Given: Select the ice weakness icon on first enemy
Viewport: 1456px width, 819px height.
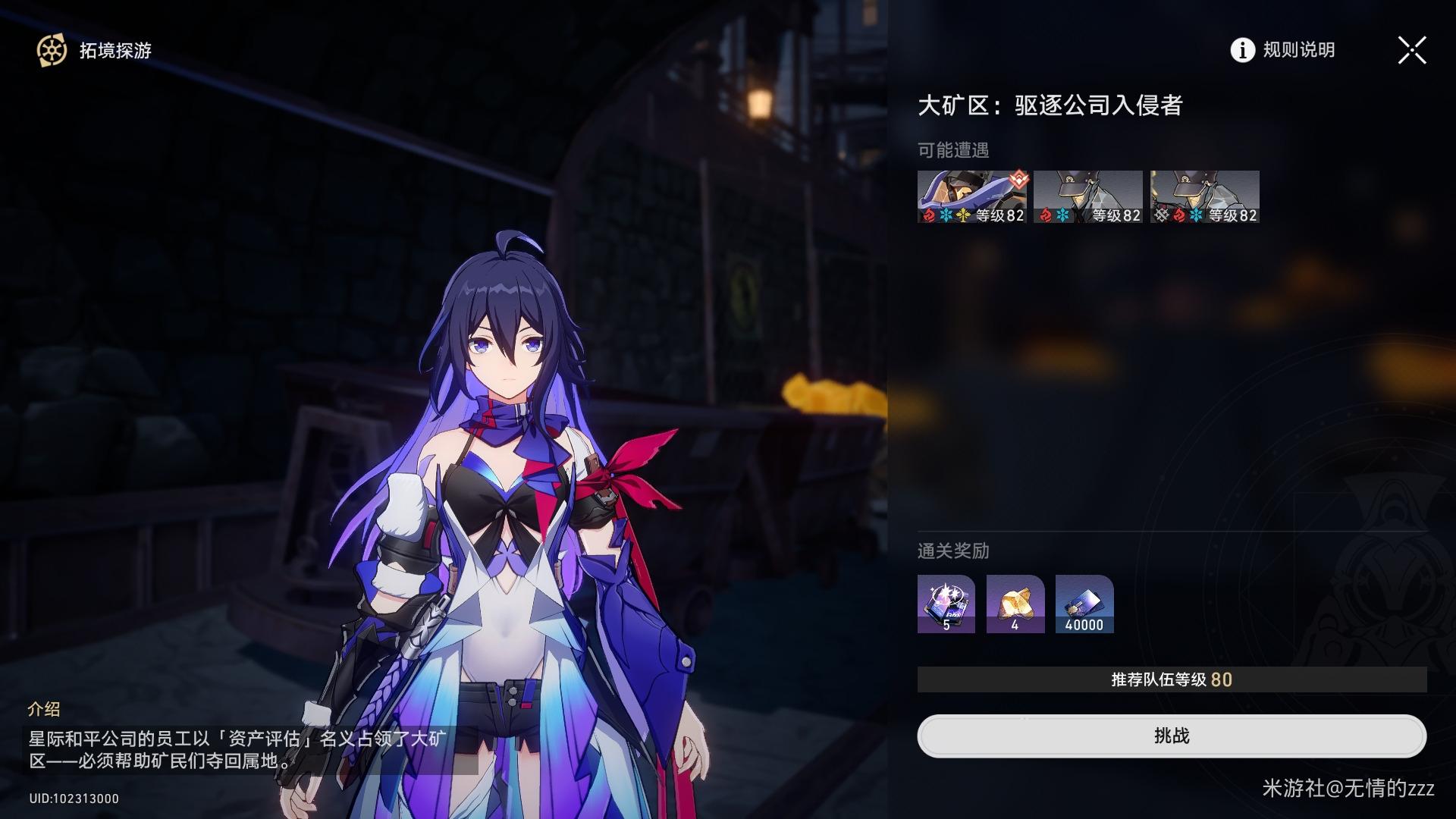Looking at the screenshot, I should [x=945, y=215].
